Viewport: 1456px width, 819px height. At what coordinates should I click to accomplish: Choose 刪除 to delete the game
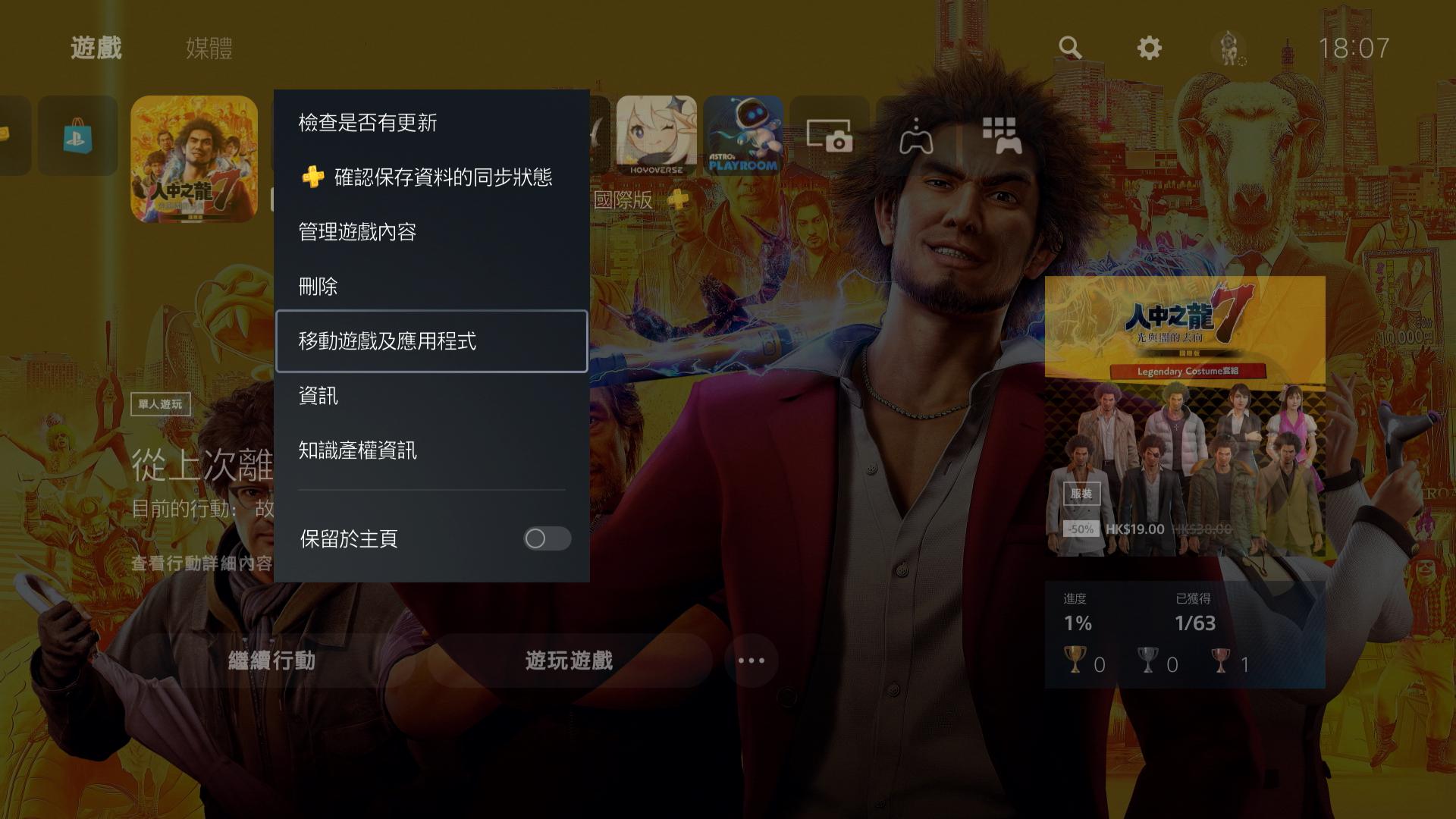(x=318, y=287)
